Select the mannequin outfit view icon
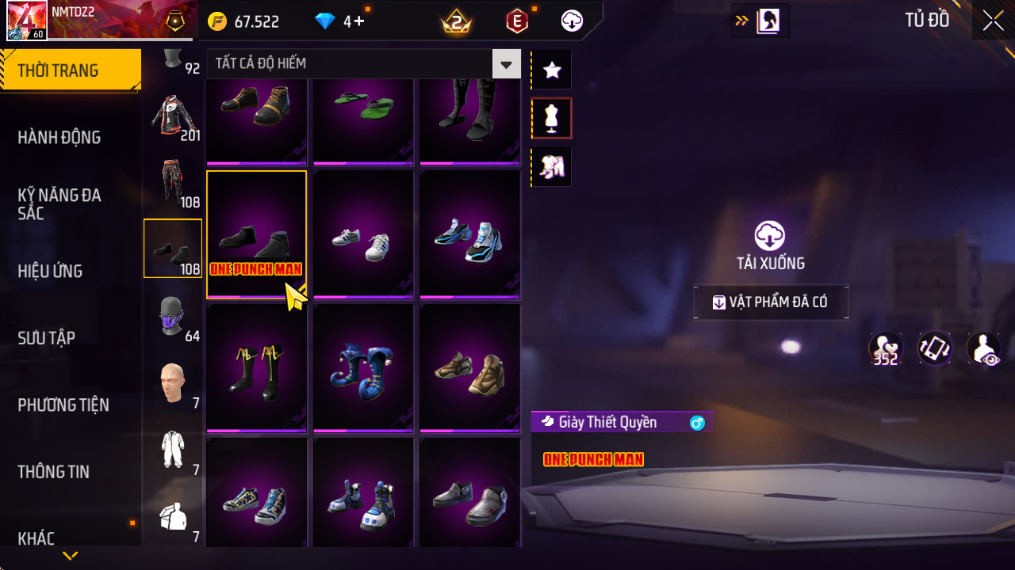1015x570 pixels. (x=551, y=118)
